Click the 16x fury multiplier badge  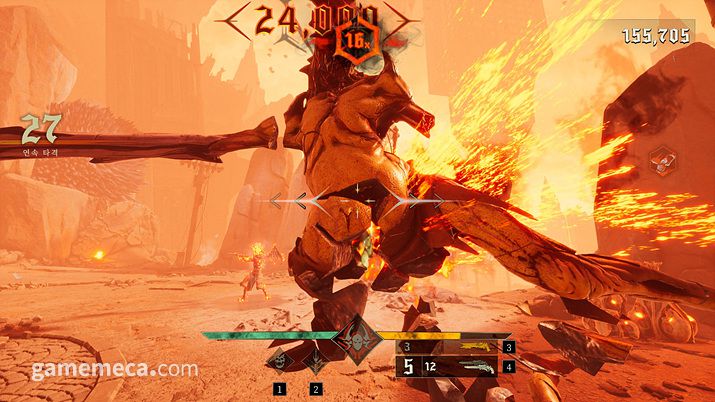[355, 40]
